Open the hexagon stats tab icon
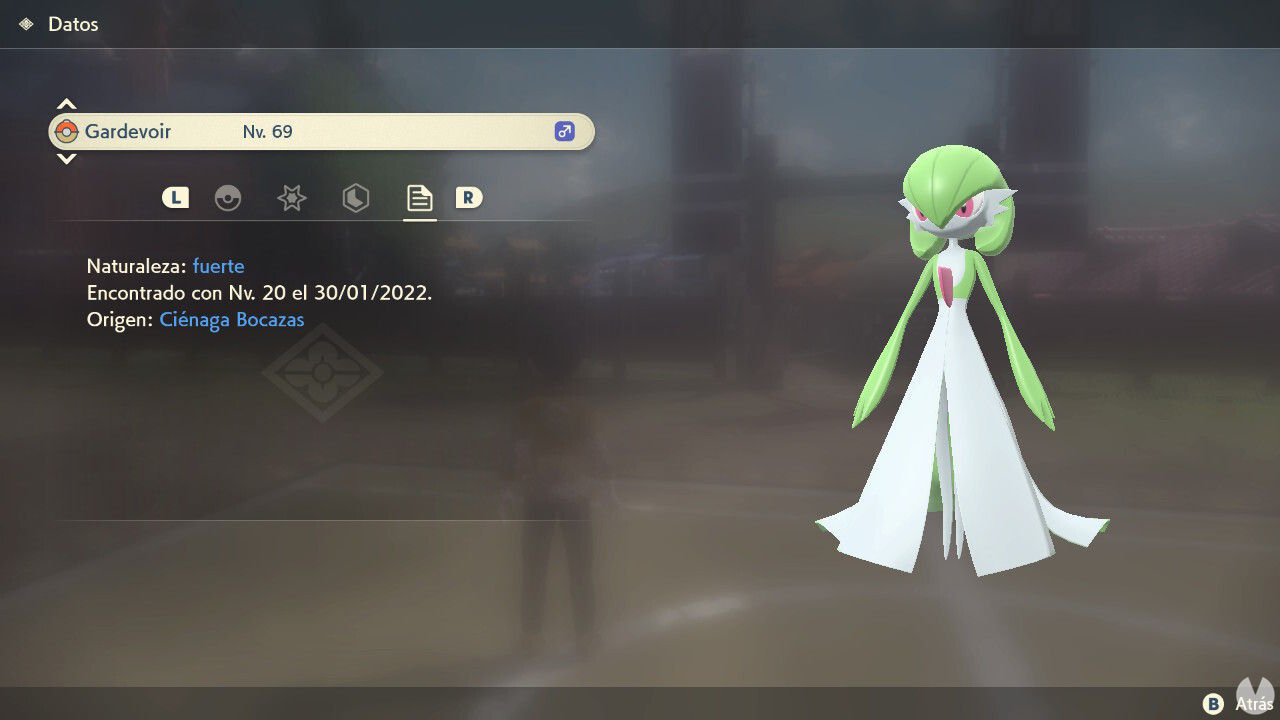The height and width of the screenshot is (720, 1280). pos(356,198)
